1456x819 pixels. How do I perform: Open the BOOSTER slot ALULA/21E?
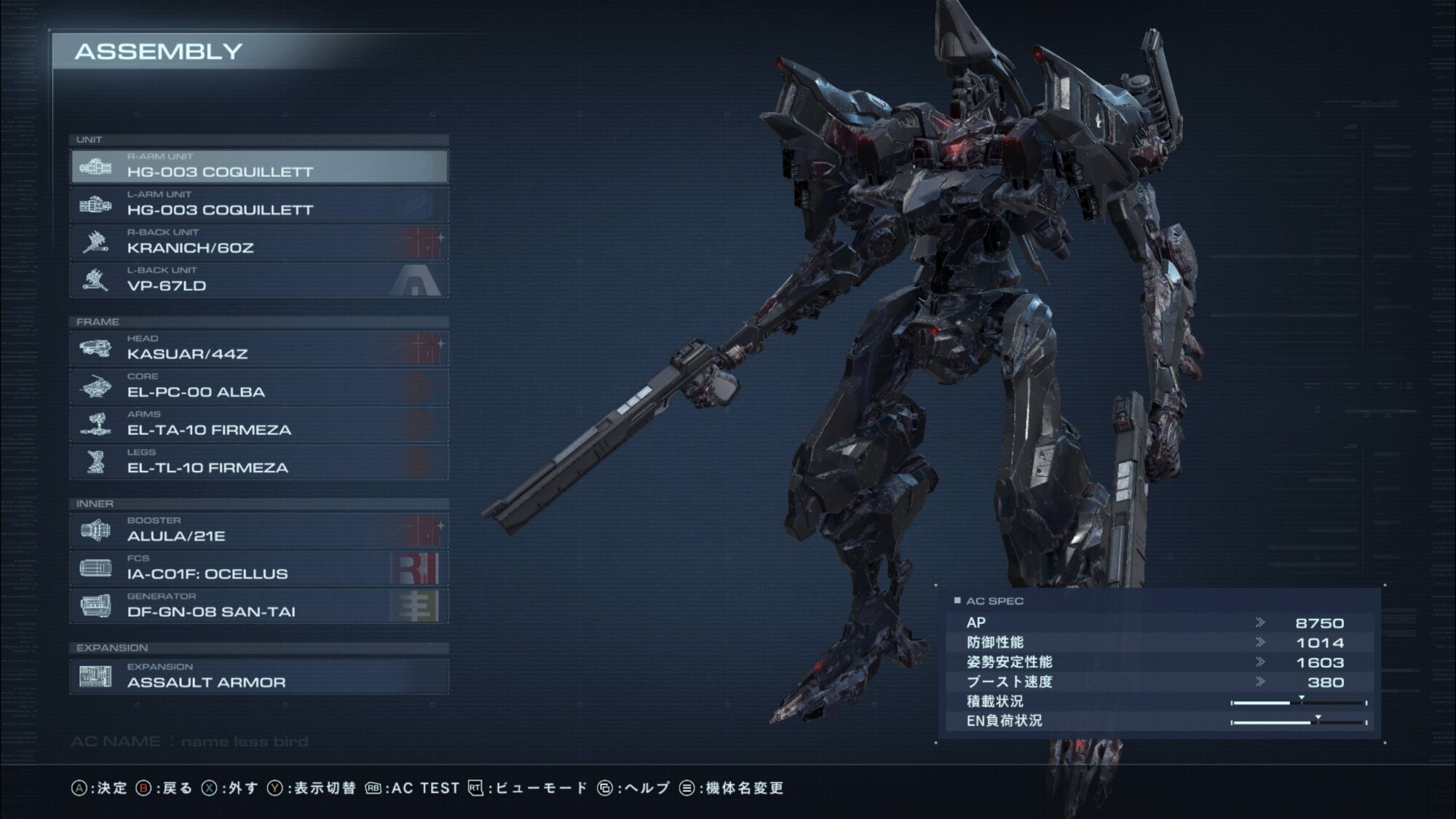pos(258,531)
